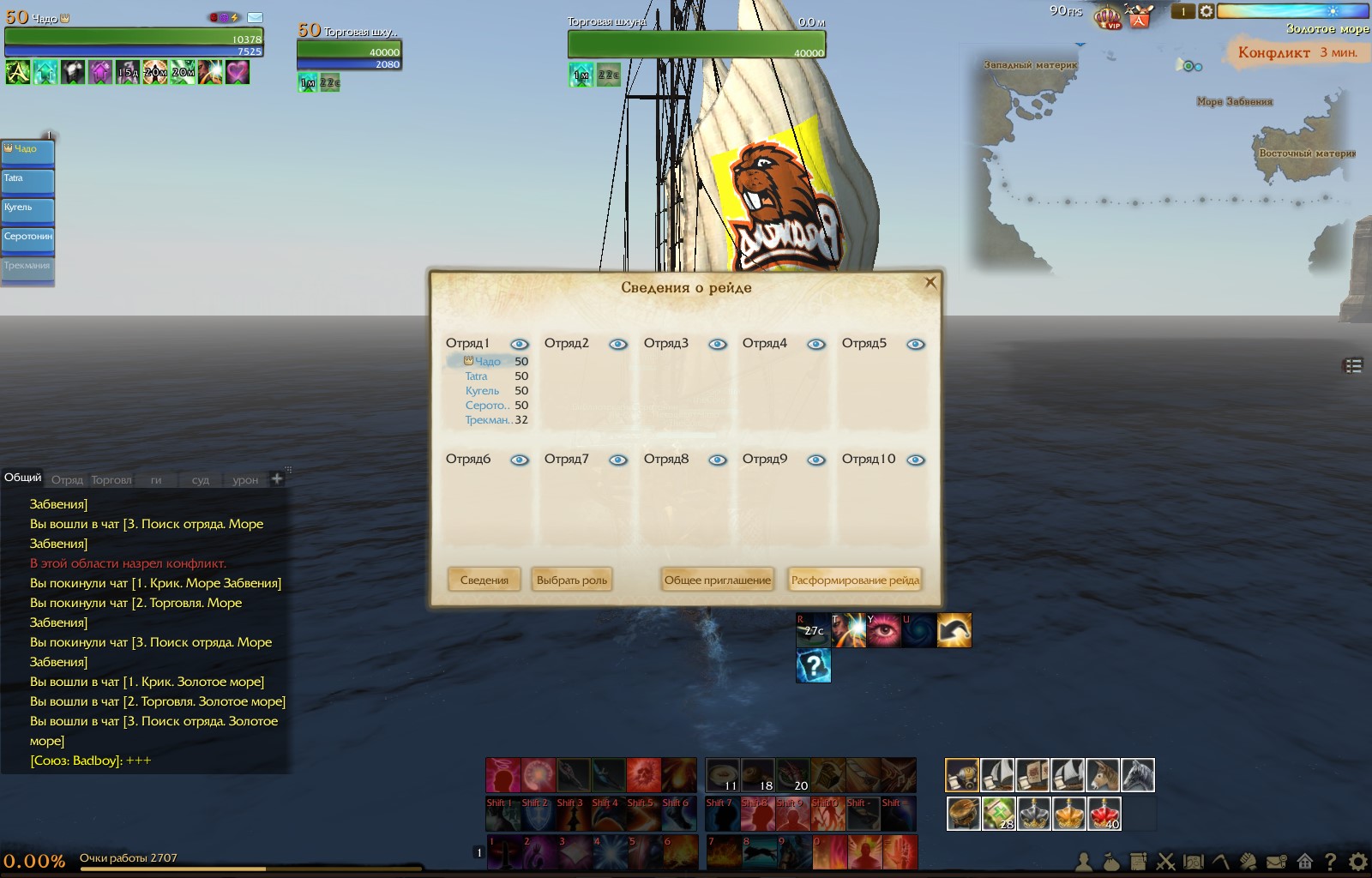Viewport: 1372px width, 878px height.
Task: Close the raid info window
Action: [x=930, y=282]
